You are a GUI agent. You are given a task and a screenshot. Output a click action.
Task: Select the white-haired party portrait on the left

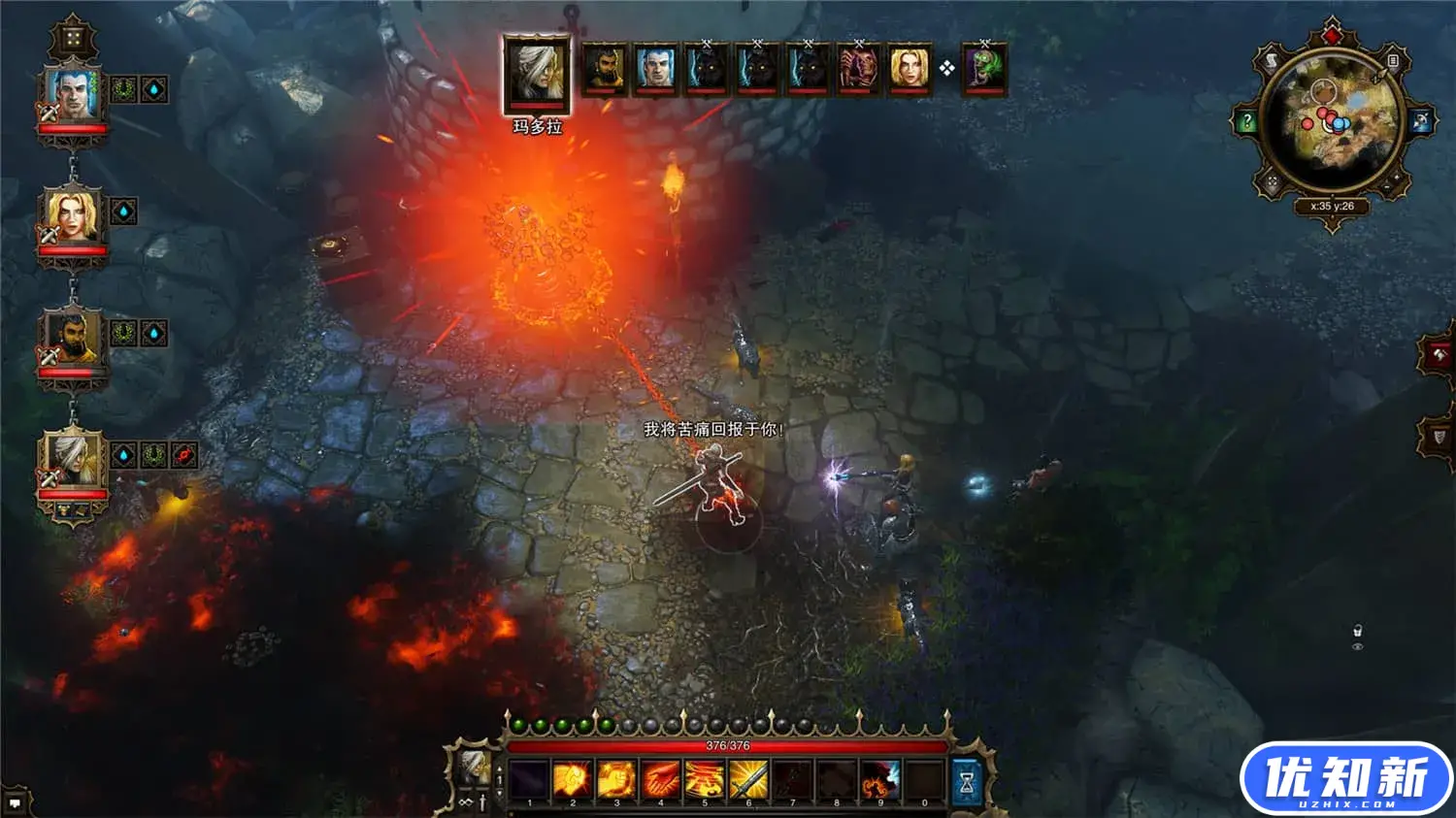coord(72,461)
